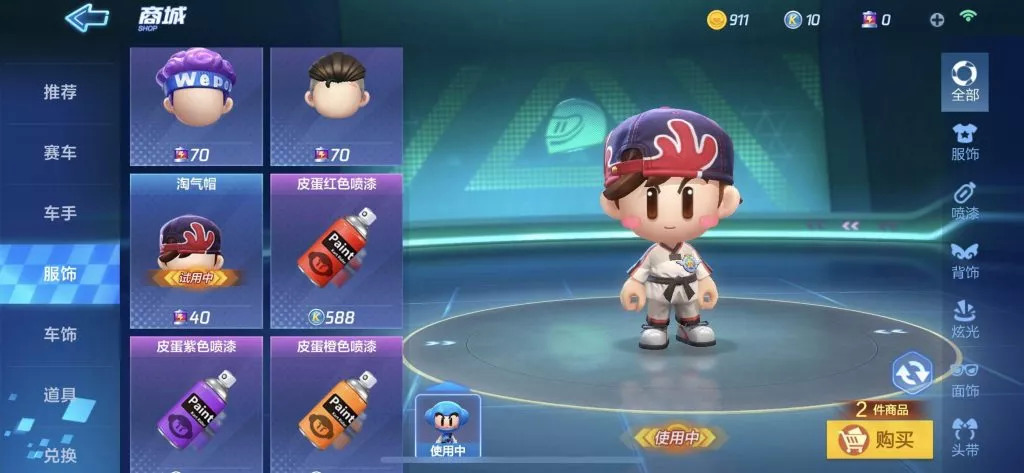The width and height of the screenshot is (1024, 473).
Task: Show the 炫光 filter items
Action: point(965,320)
